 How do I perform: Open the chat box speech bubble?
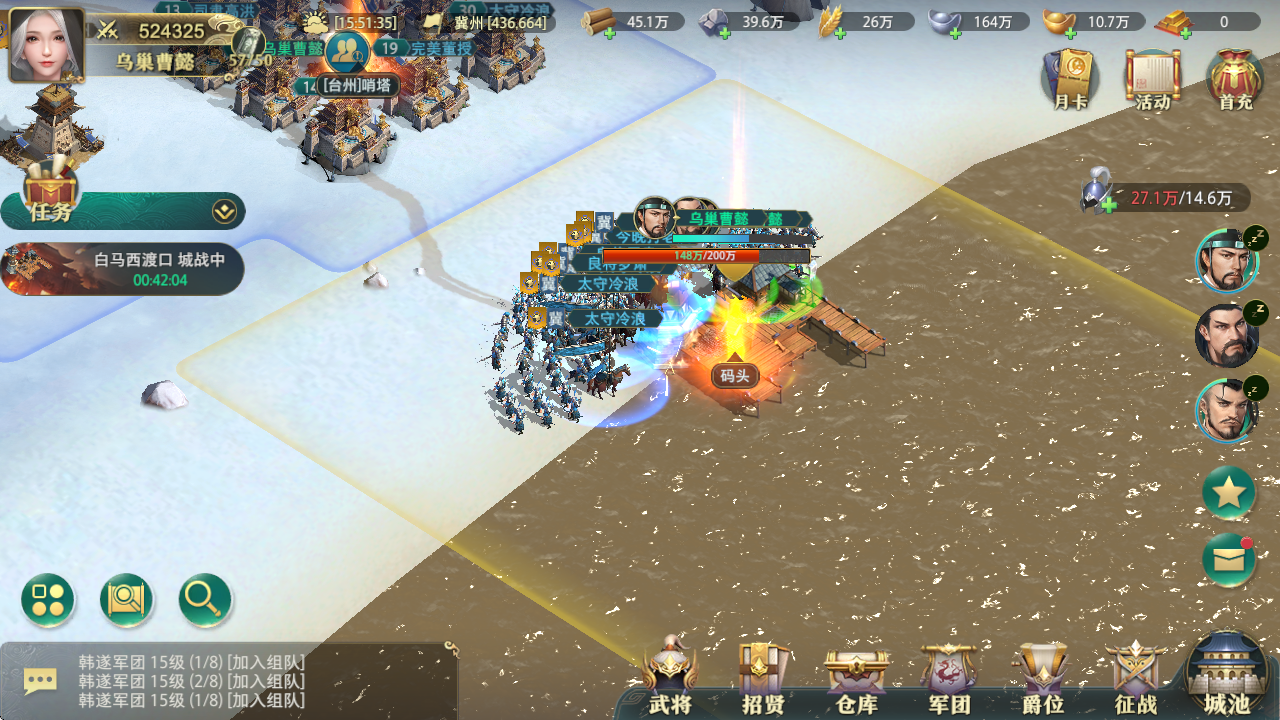pos(40,681)
